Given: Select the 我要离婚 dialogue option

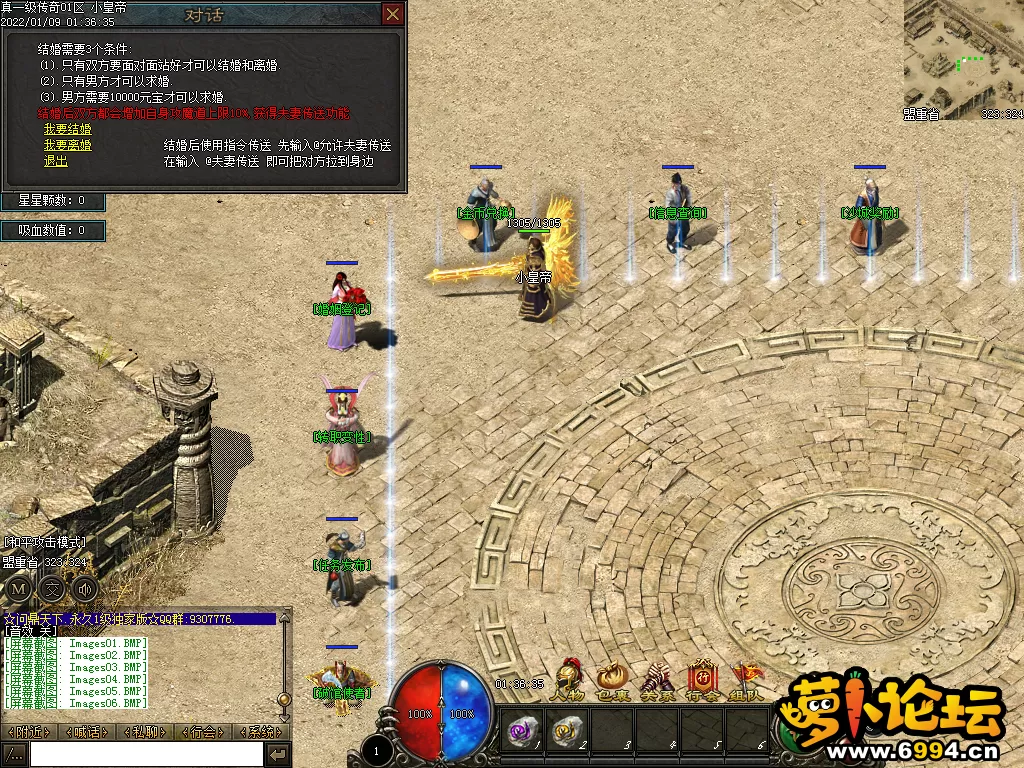Looking at the screenshot, I should 67,145.
